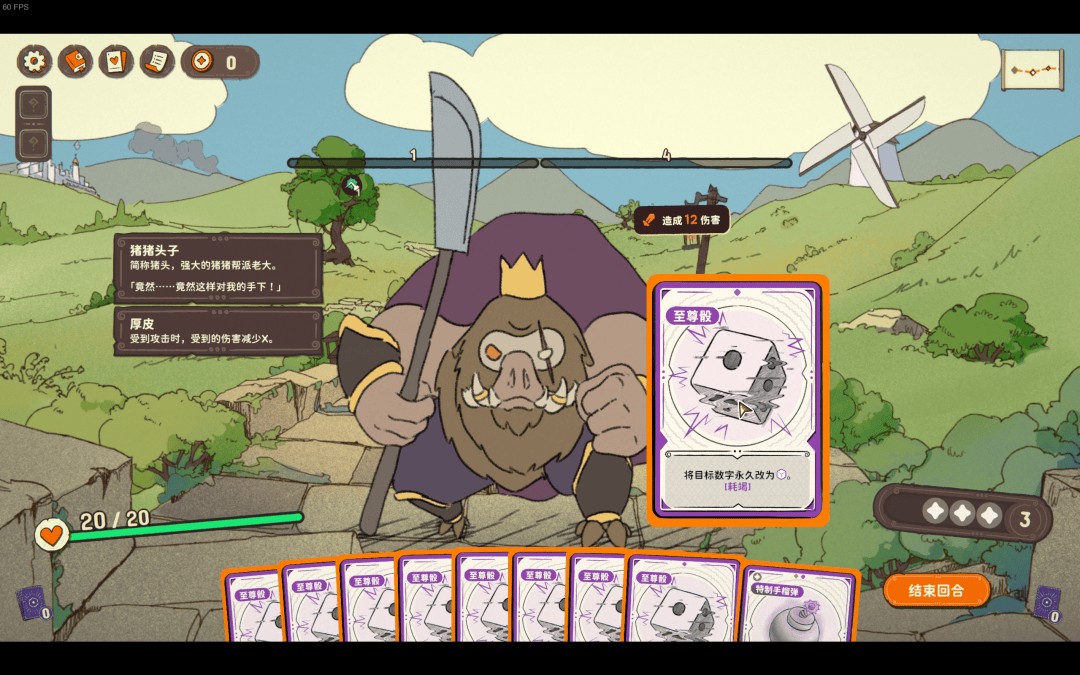
Task: Open the discard pile on the right
Action: click(x=1047, y=603)
